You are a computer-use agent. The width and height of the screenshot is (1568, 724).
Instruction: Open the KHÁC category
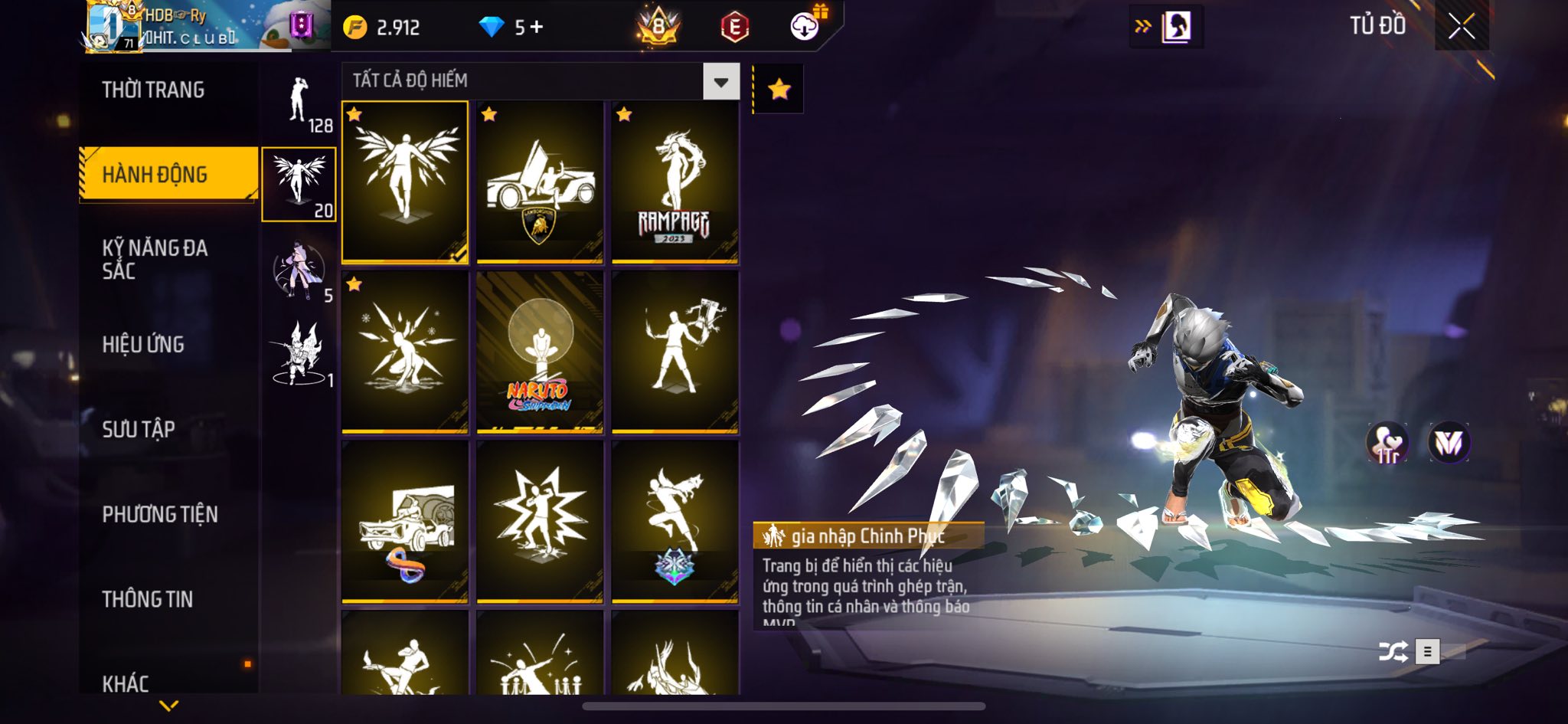126,683
